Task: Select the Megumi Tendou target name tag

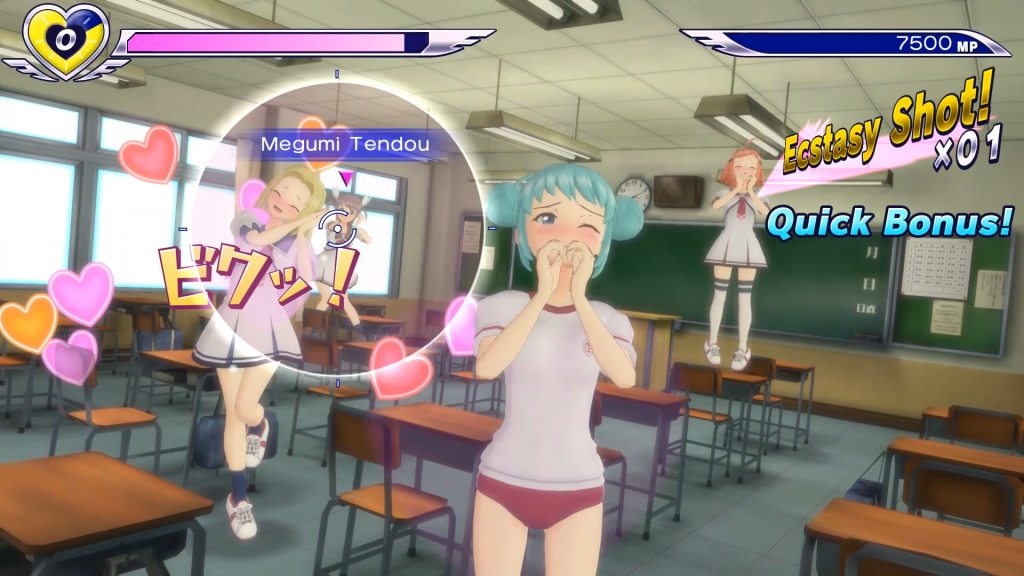Action: (x=345, y=145)
